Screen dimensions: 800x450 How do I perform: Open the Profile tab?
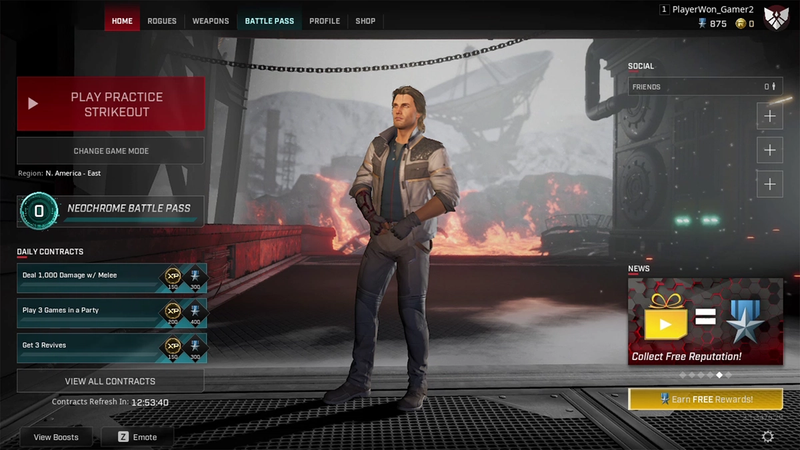(x=324, y=20)
